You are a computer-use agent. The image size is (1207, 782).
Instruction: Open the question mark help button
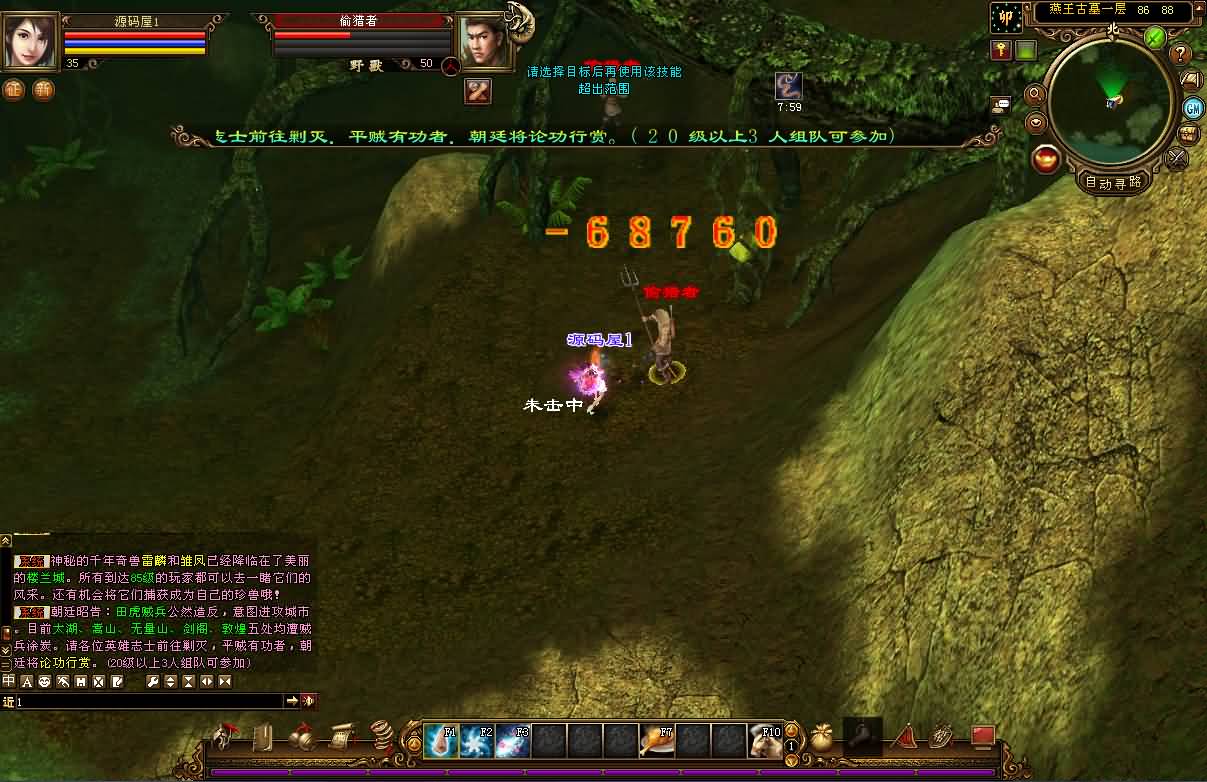(1180, 53)
